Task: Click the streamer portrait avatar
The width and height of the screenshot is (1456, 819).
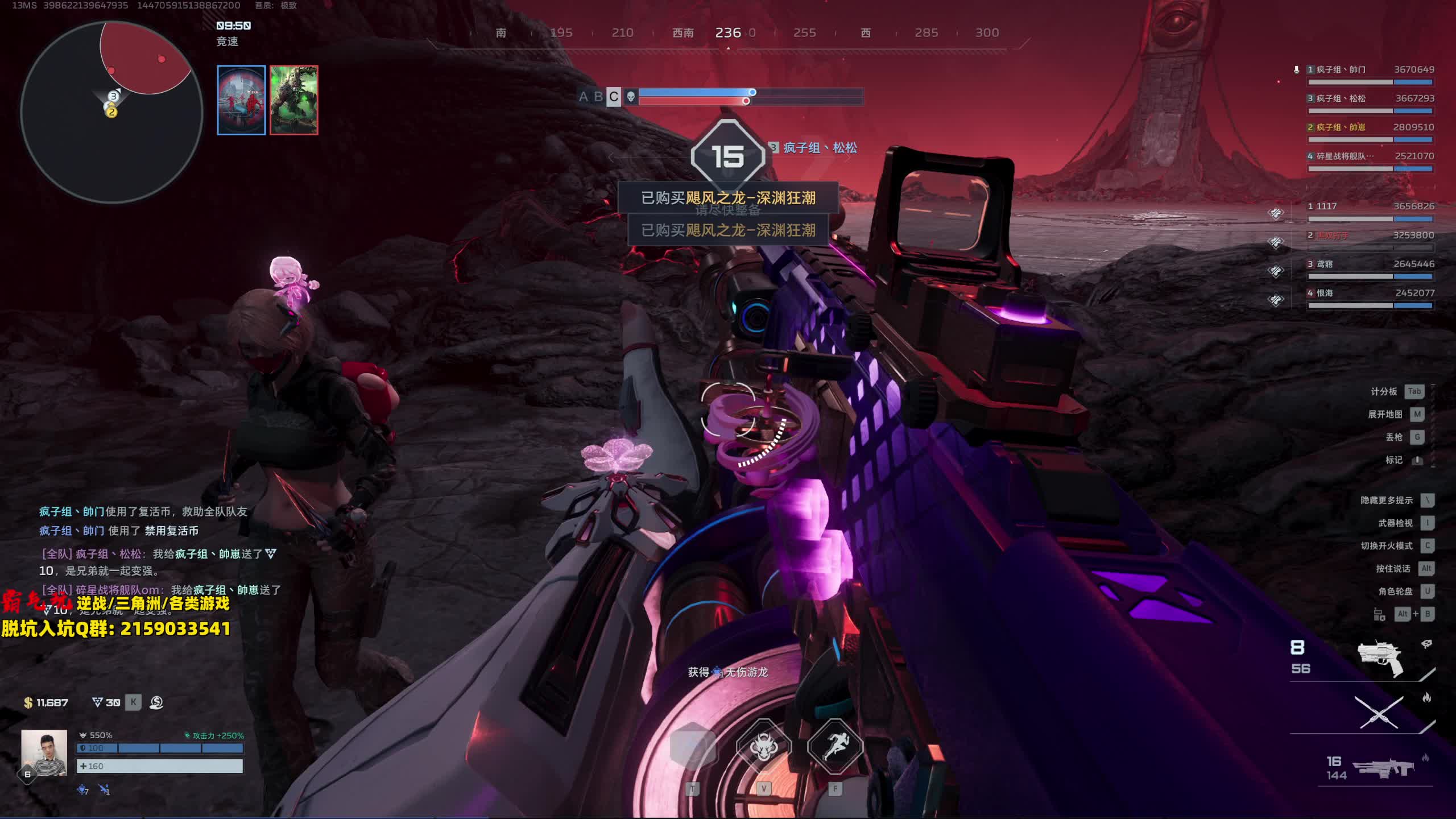Action: 44,752
